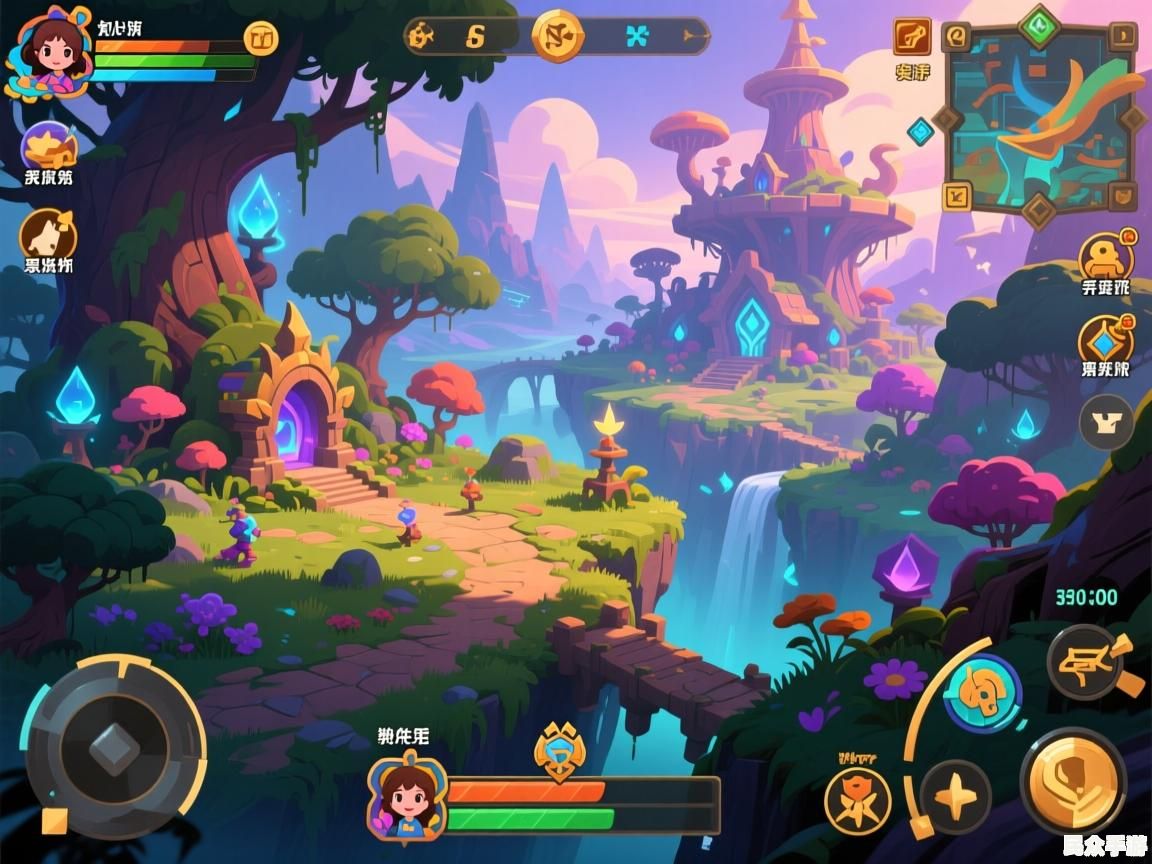
Task: Open the yellow robot figure icon
Action: click(x=1106, y=258)
